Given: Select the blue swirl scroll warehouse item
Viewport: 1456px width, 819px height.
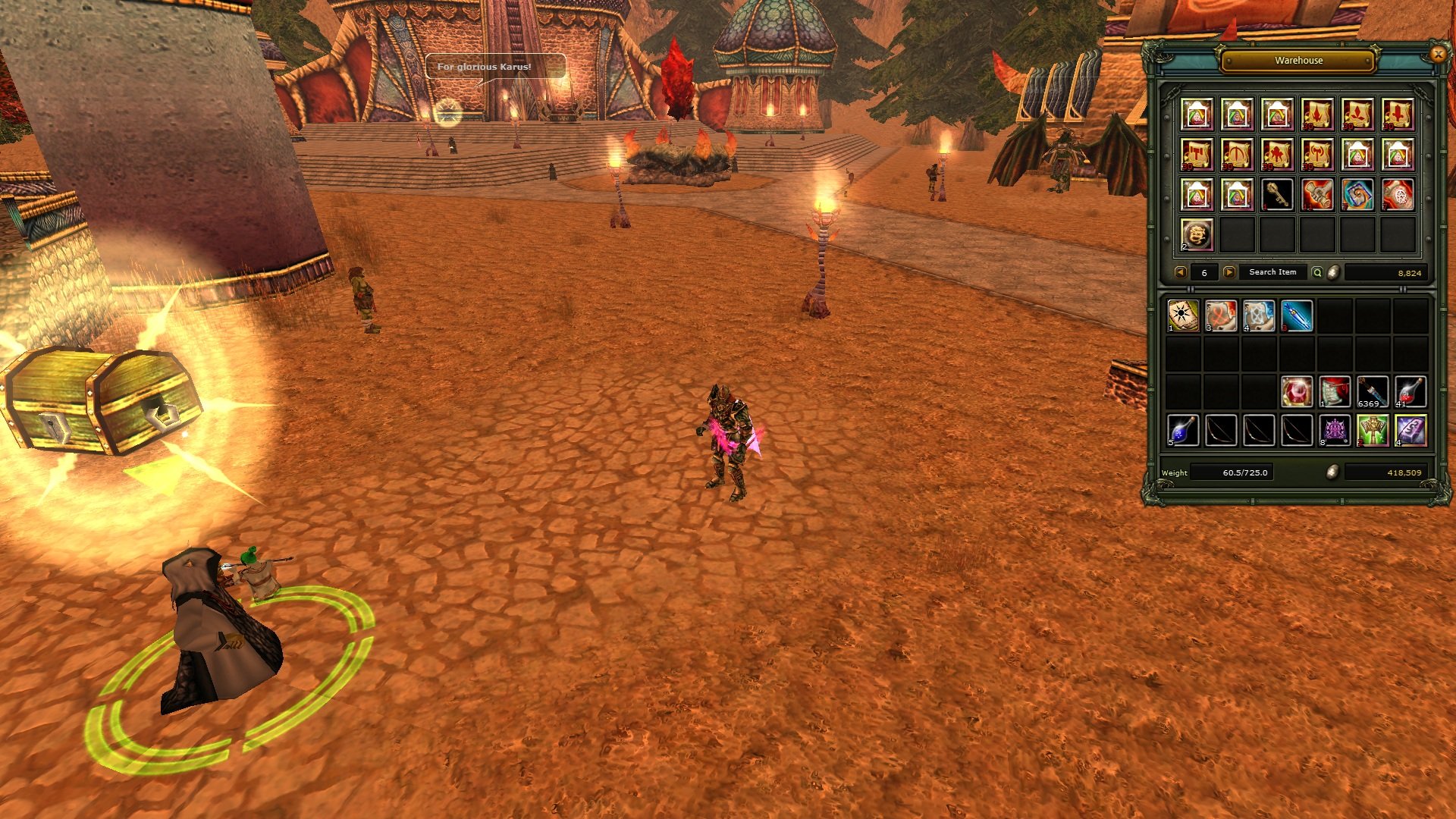Looking at the screenshot, I should click(1357, 195).
